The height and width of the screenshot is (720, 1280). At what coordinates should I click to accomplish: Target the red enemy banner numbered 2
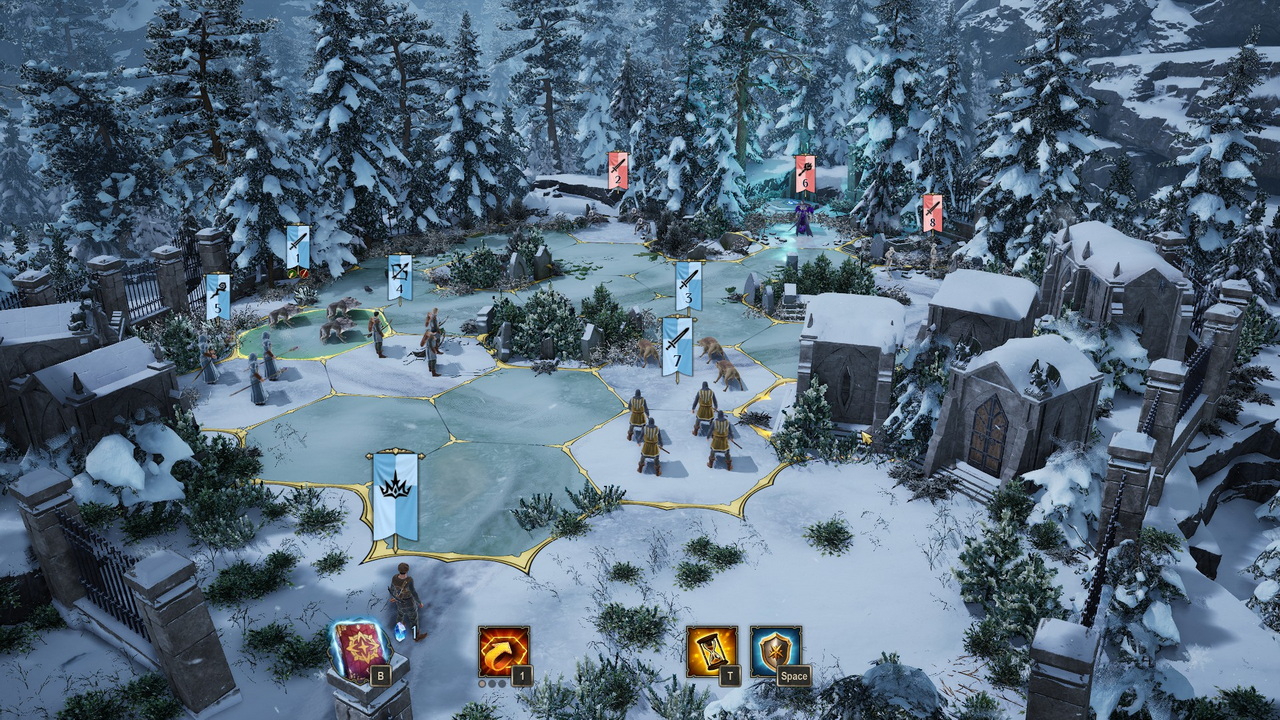pos(618,169)
